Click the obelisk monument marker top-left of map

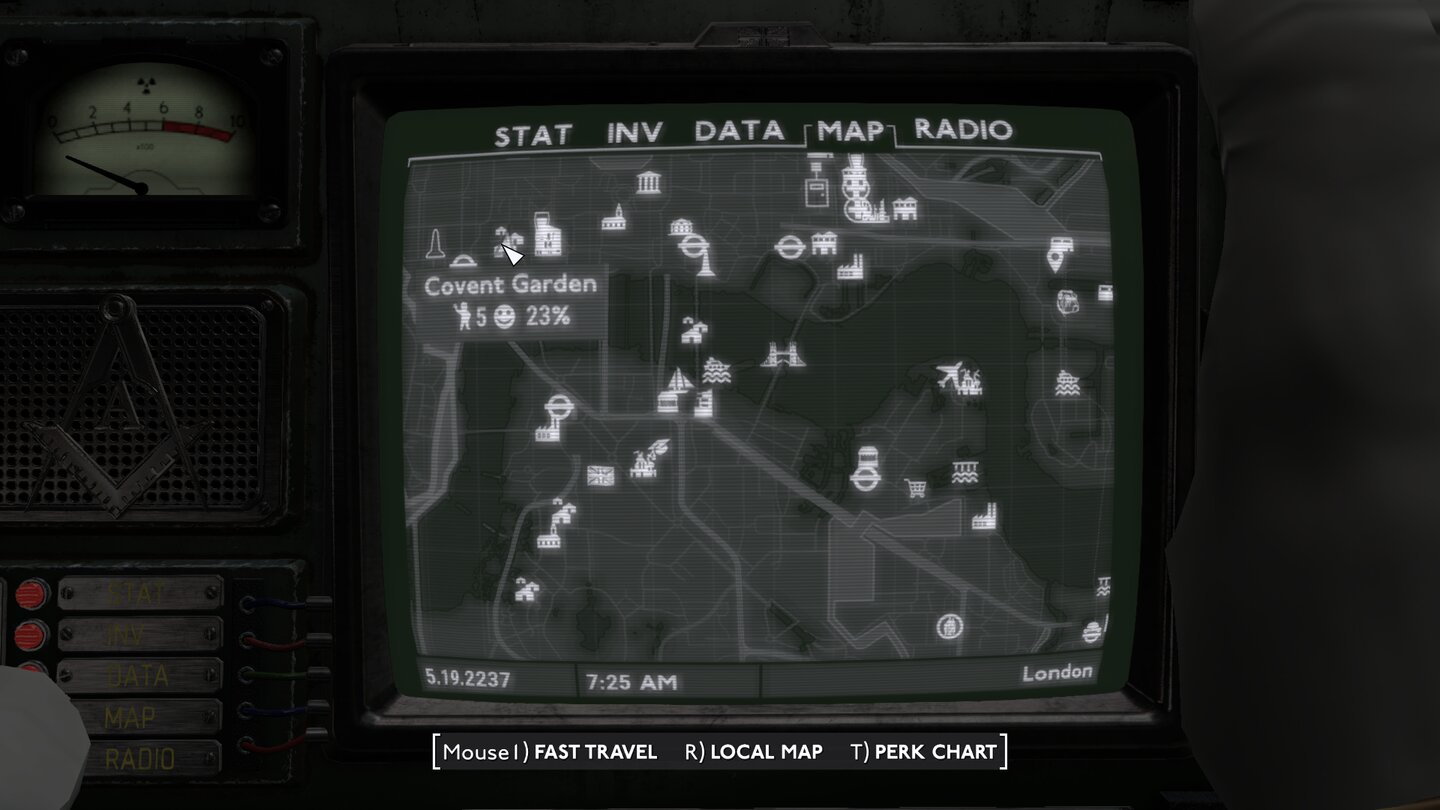click(x=435, y=244)
